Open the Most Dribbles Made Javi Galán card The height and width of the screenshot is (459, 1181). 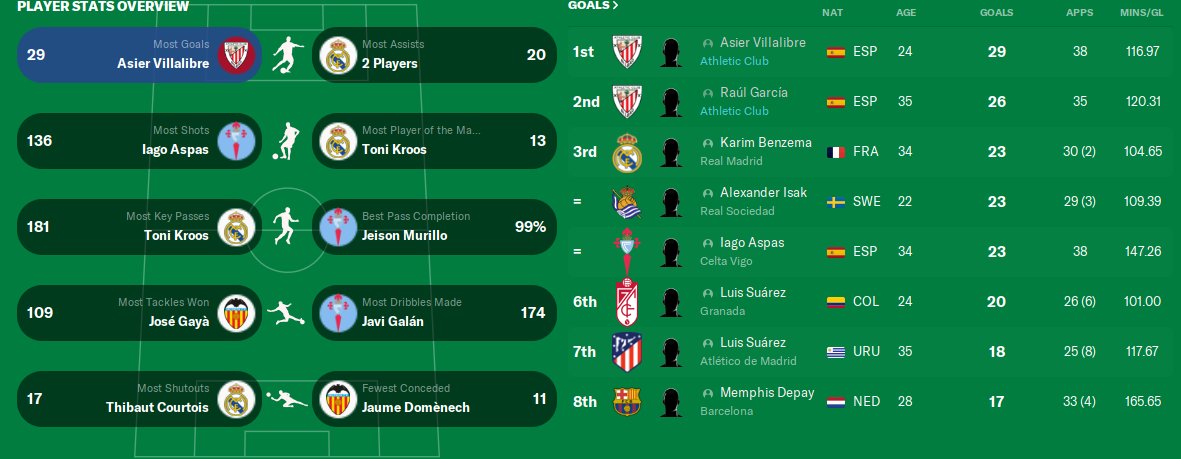point(434,313)
